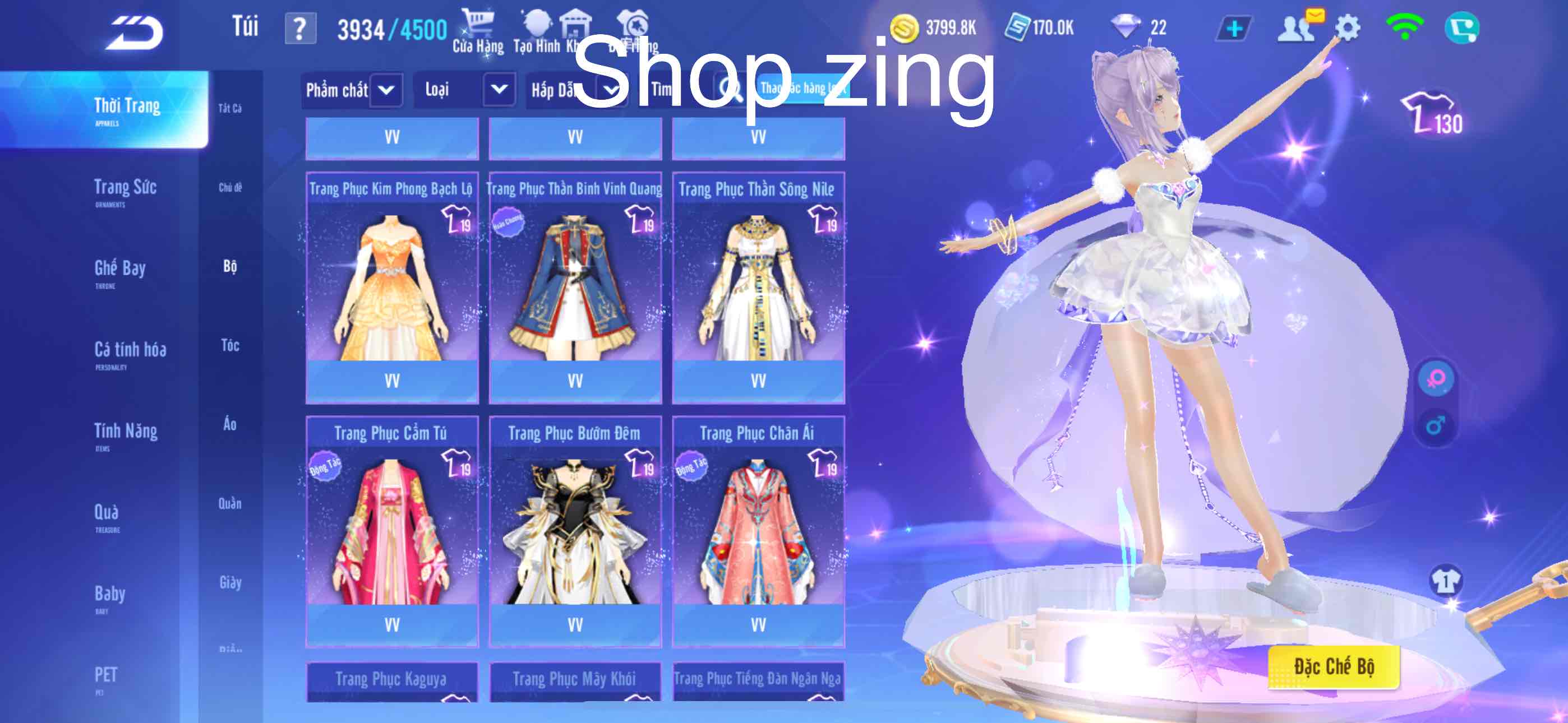1568x723 pixels.
Task: Go back using the top-left arrow logo
Action: pyautogui.click(x=135, y=31)
